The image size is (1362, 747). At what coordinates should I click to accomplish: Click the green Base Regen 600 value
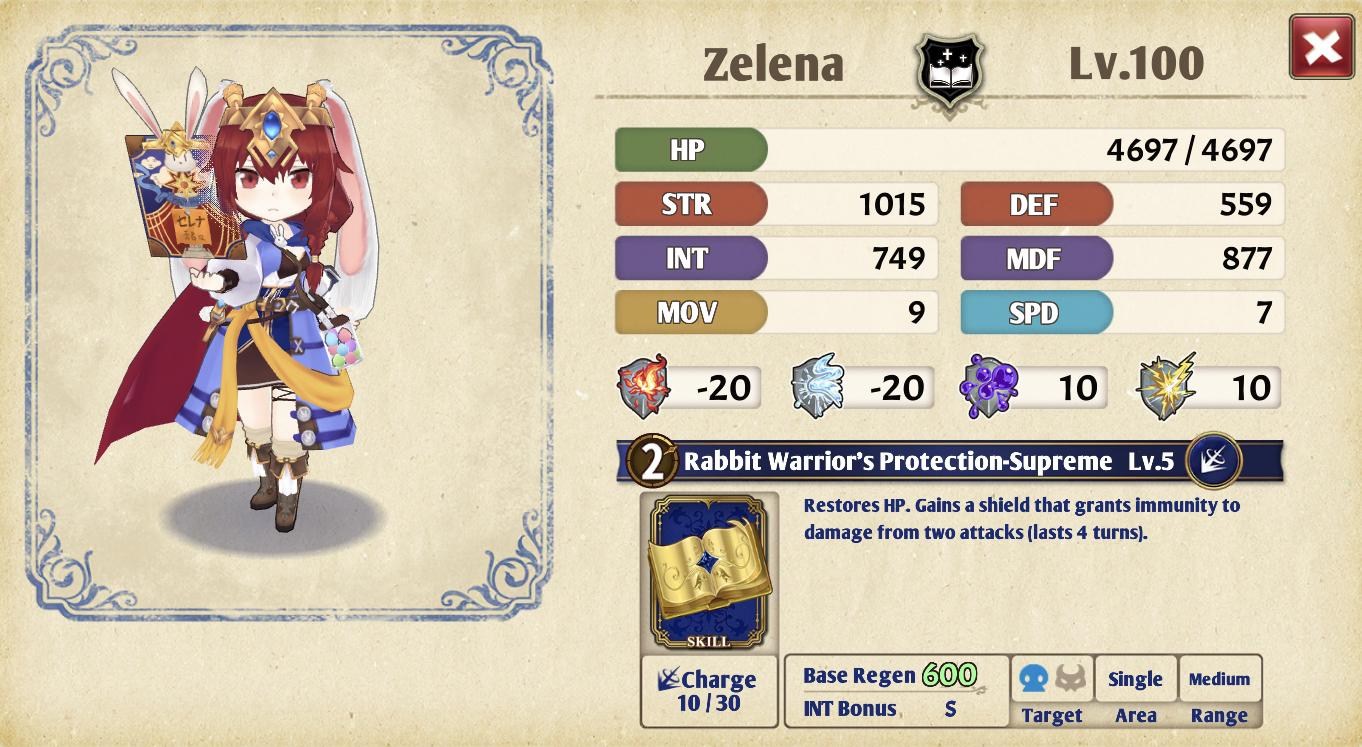[x=948, y=673]
